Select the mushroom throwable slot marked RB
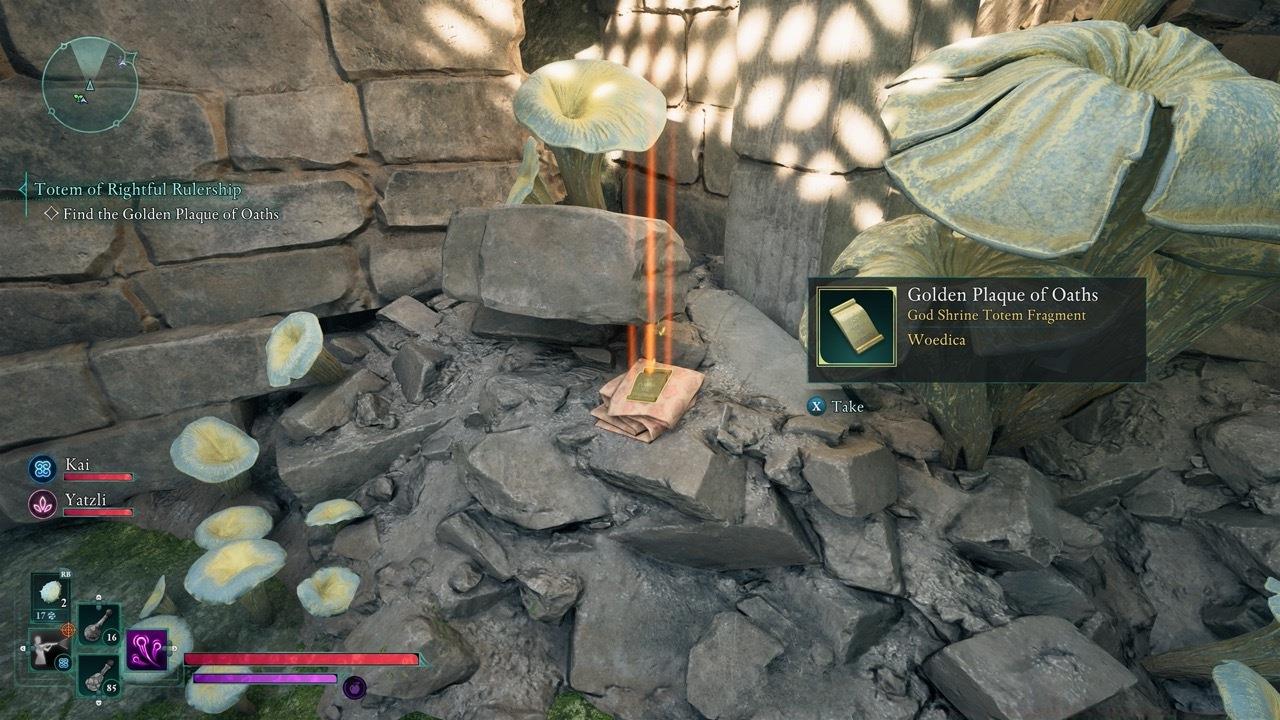Image resolution: width=1280 pixels, height=720 pixels. pyautogui.click(x=51, y=589)
